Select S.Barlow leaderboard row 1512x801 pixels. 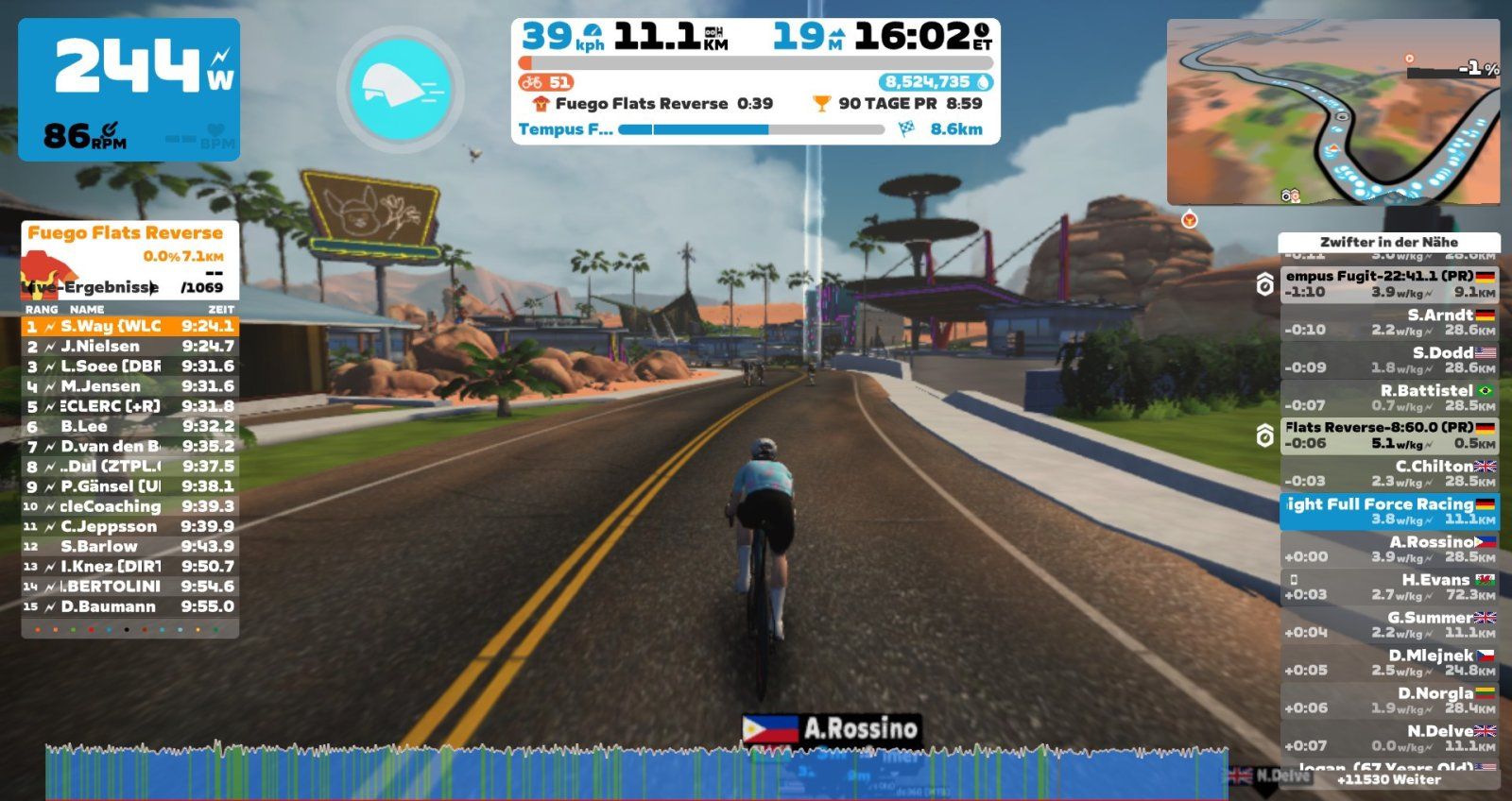tap(129, 546)
